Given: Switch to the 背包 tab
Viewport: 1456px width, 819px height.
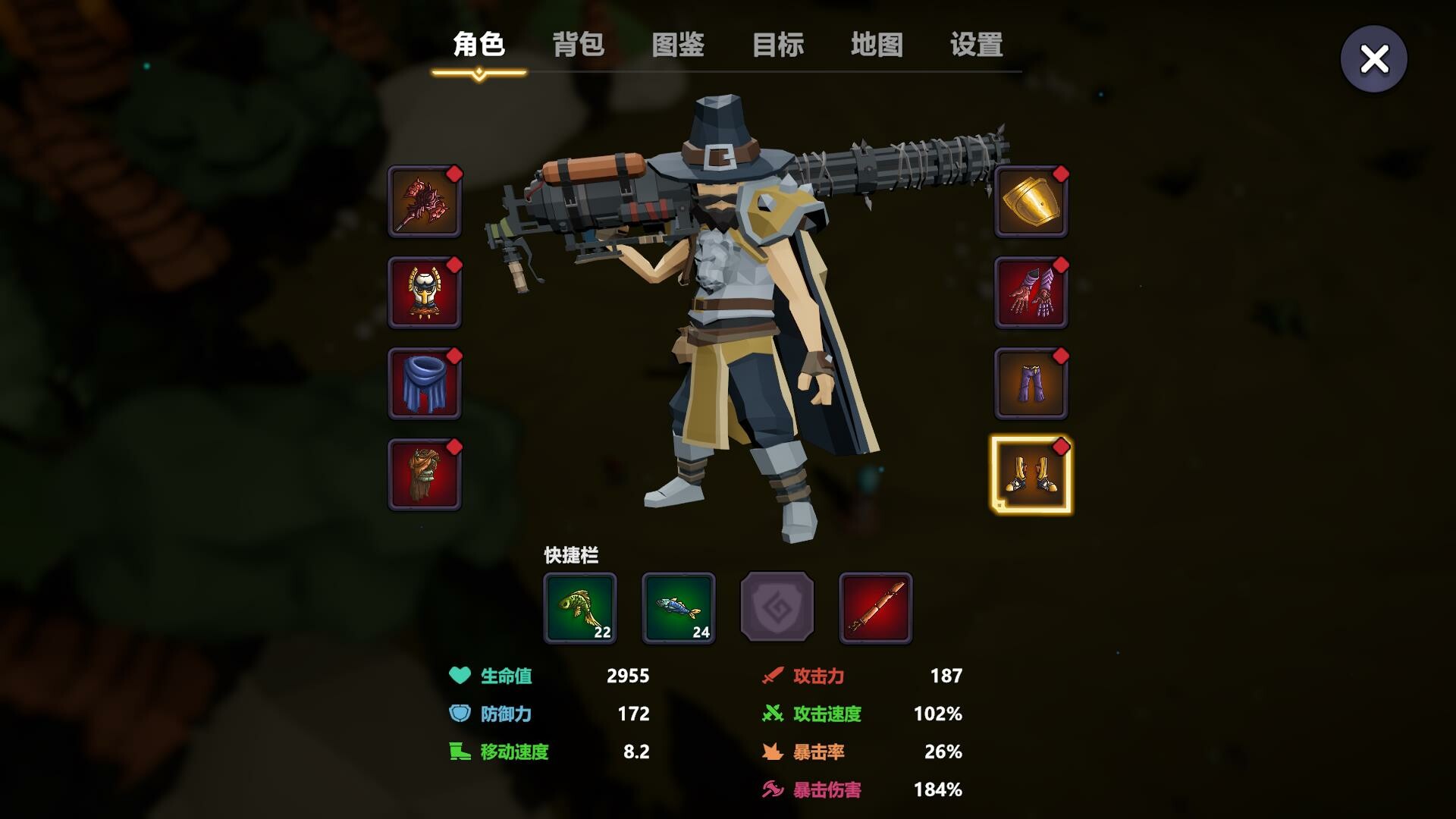Looking at the screenshot, I should 579,45.
